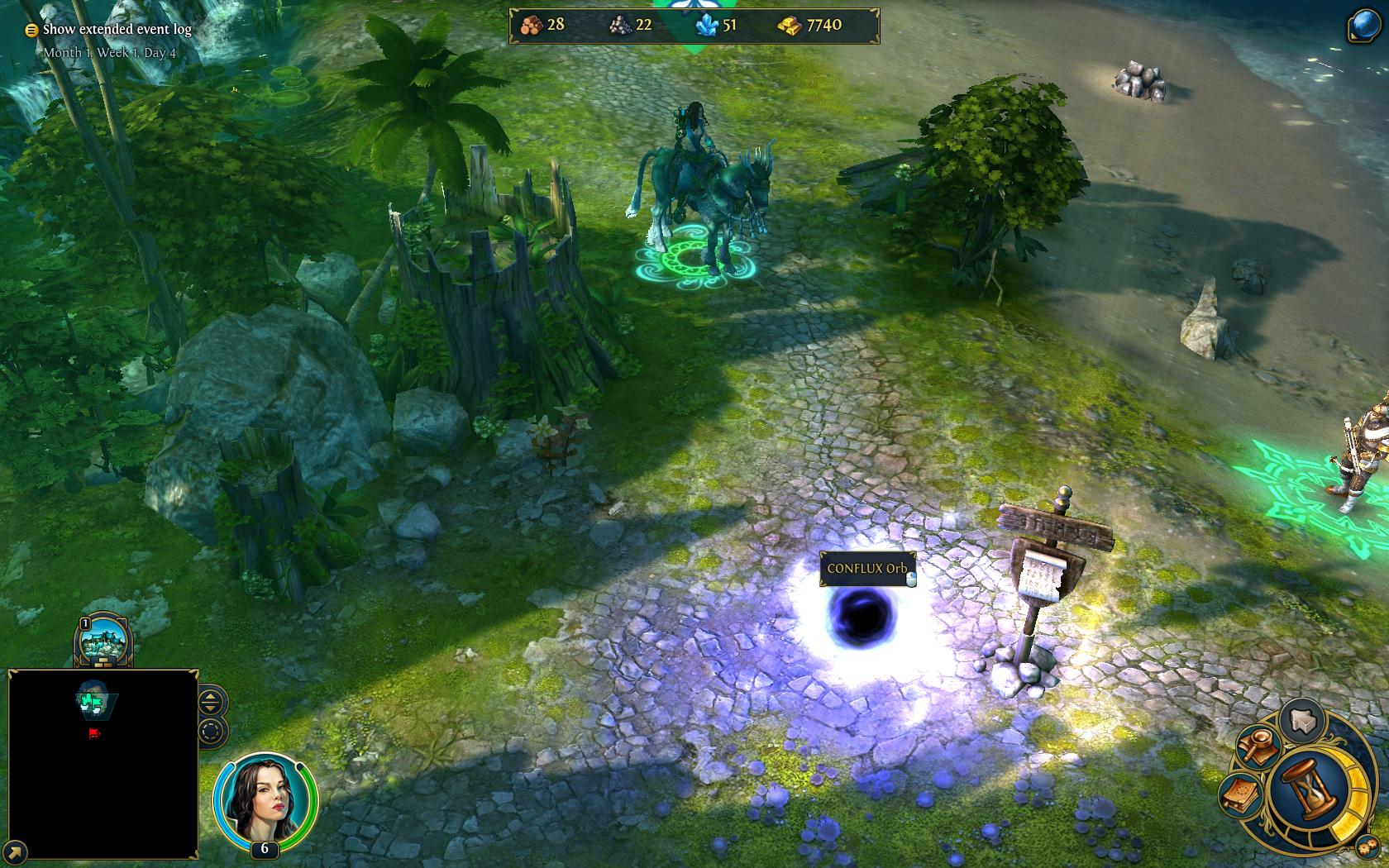Viewport: 1389px width, 868px height.
Task: Expand the minimap with the corner arrow
Action: tap(15, 852)
